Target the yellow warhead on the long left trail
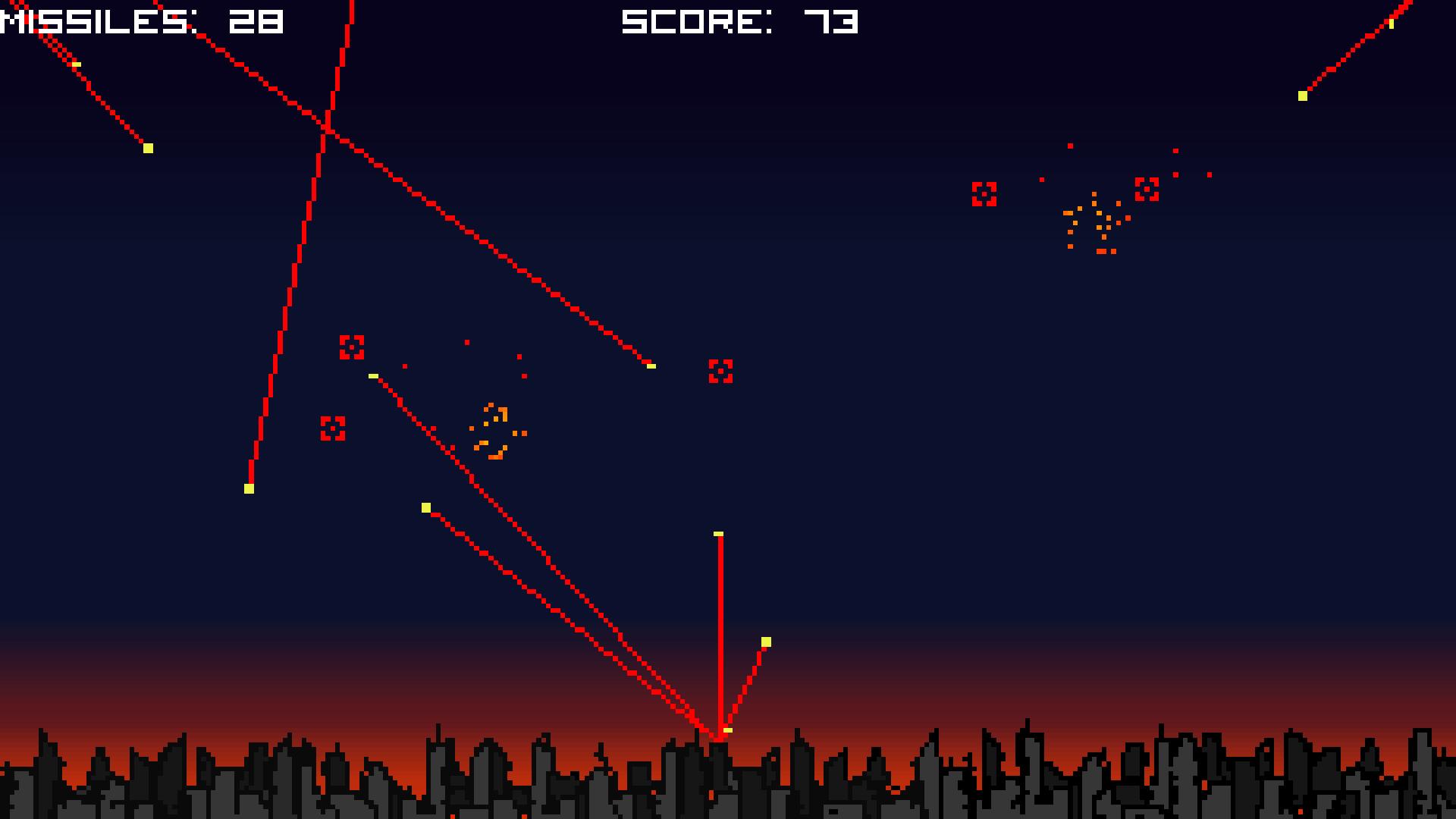The width and height of the screenshot is (1456, 819). click(x=249, y=488)
